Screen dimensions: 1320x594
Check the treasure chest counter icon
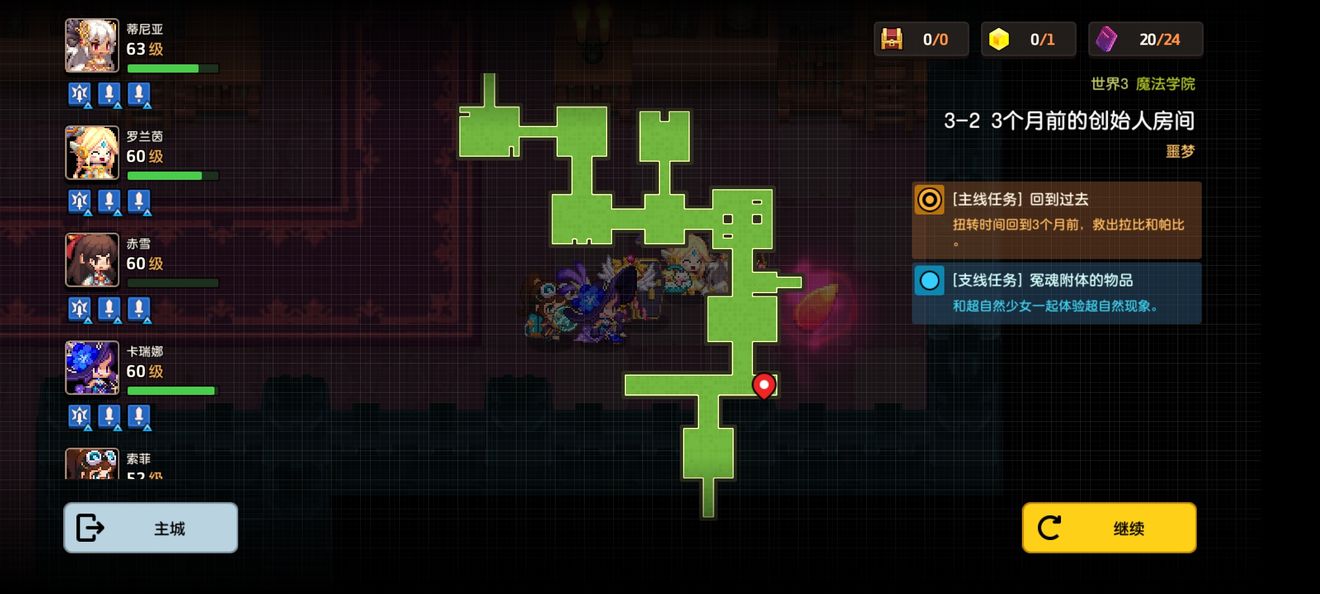[891, 39]
